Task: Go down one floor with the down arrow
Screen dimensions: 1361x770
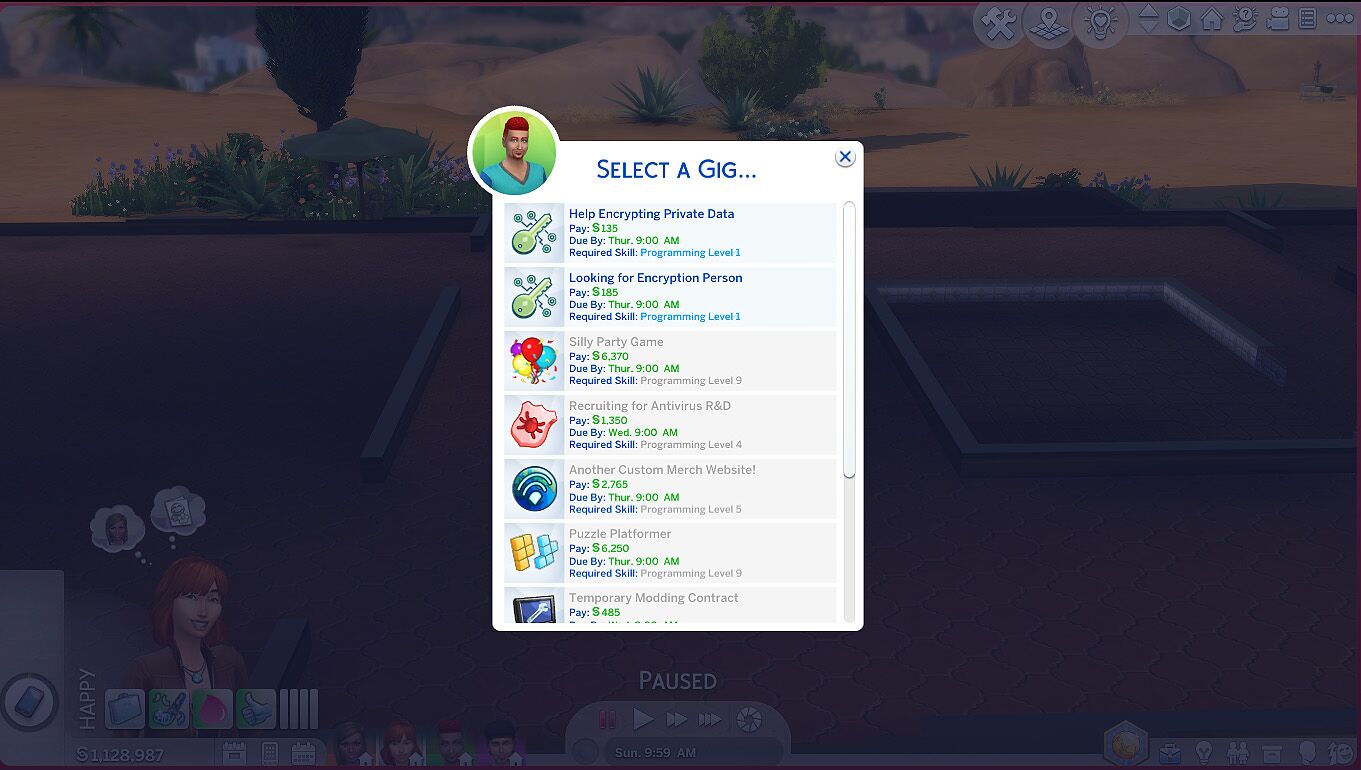Action: tap(1149, 28)
